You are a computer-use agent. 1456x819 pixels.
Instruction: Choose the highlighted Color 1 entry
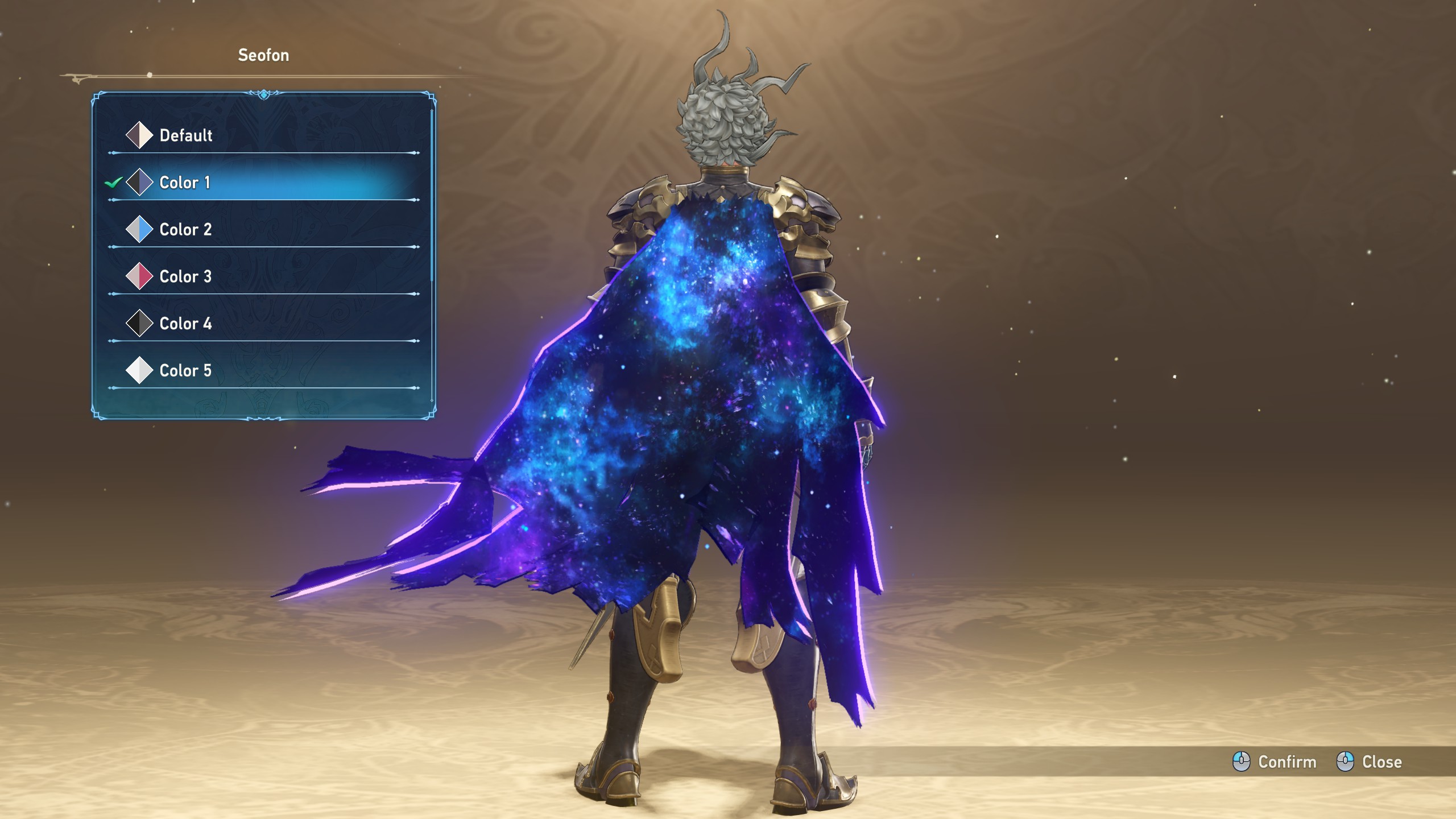point(184,183)
